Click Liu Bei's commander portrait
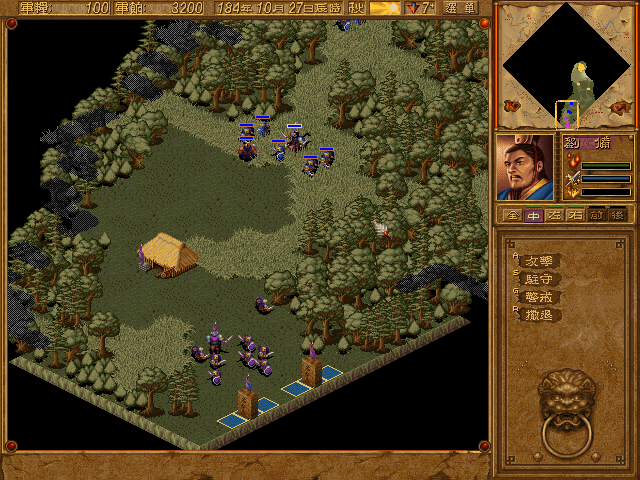Screen dimensions: 640x480 pos(526,167)
